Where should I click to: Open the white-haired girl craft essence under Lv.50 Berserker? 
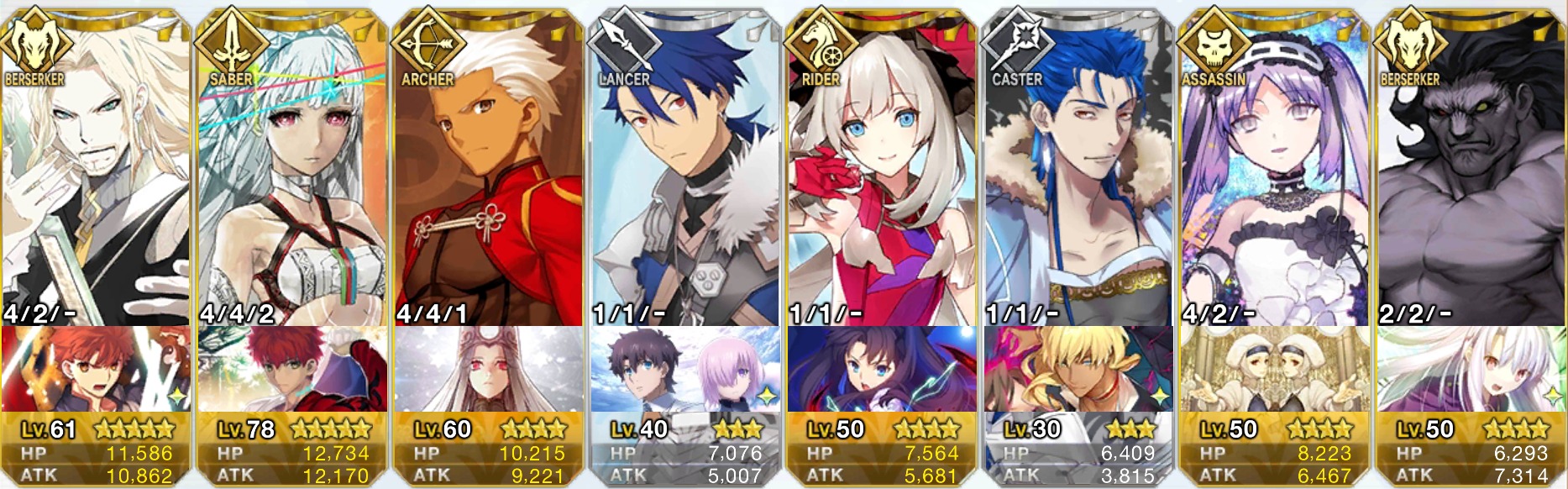[x=1471, y=370]
